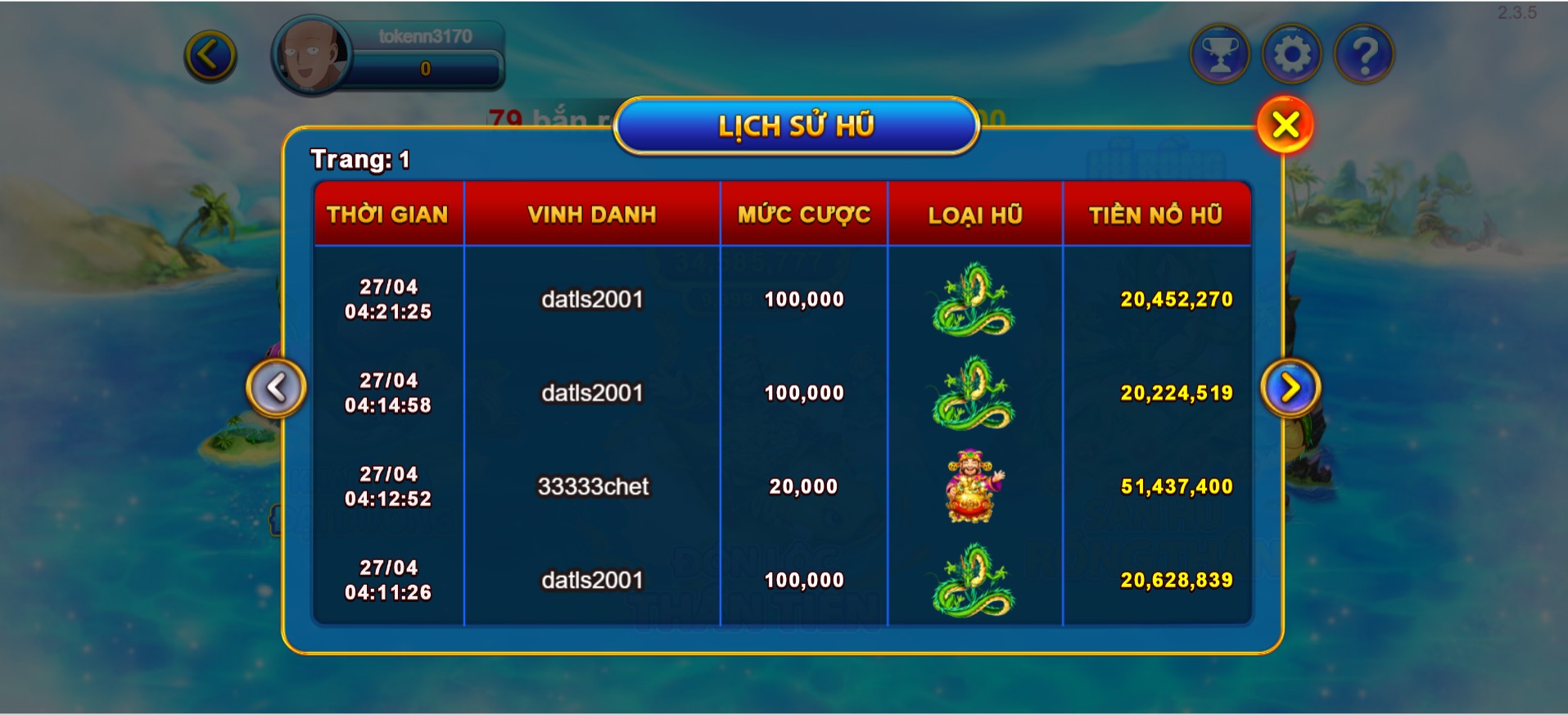Click the god of wealth icon for 33333chet
The height and width of the screenshot is (715, 1568).
tap(974, 486)
